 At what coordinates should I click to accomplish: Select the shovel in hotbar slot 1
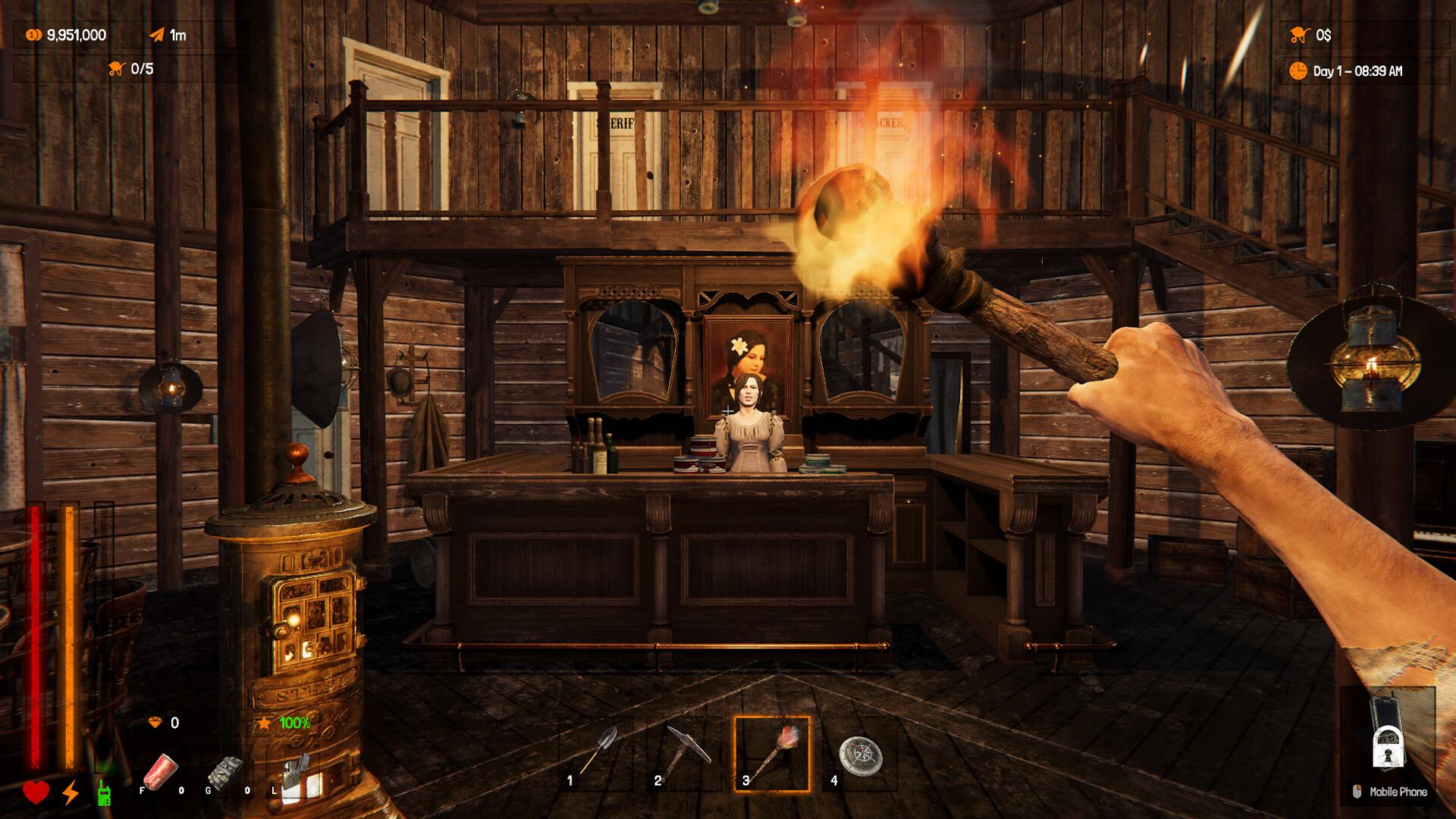[x=596, y=754]
